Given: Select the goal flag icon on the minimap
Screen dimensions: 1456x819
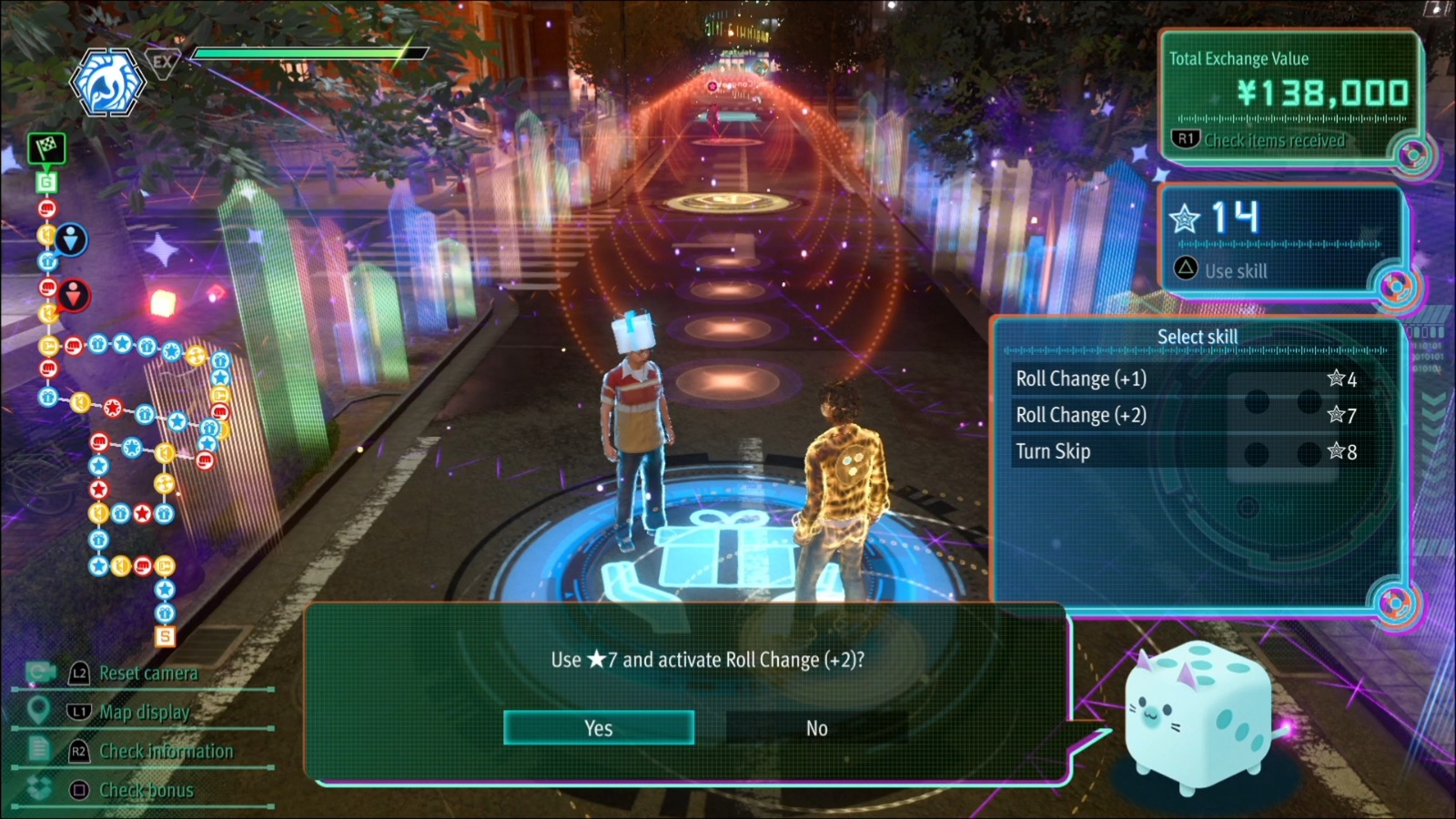Looking at the screenshot, I should [x=45, y=149].
